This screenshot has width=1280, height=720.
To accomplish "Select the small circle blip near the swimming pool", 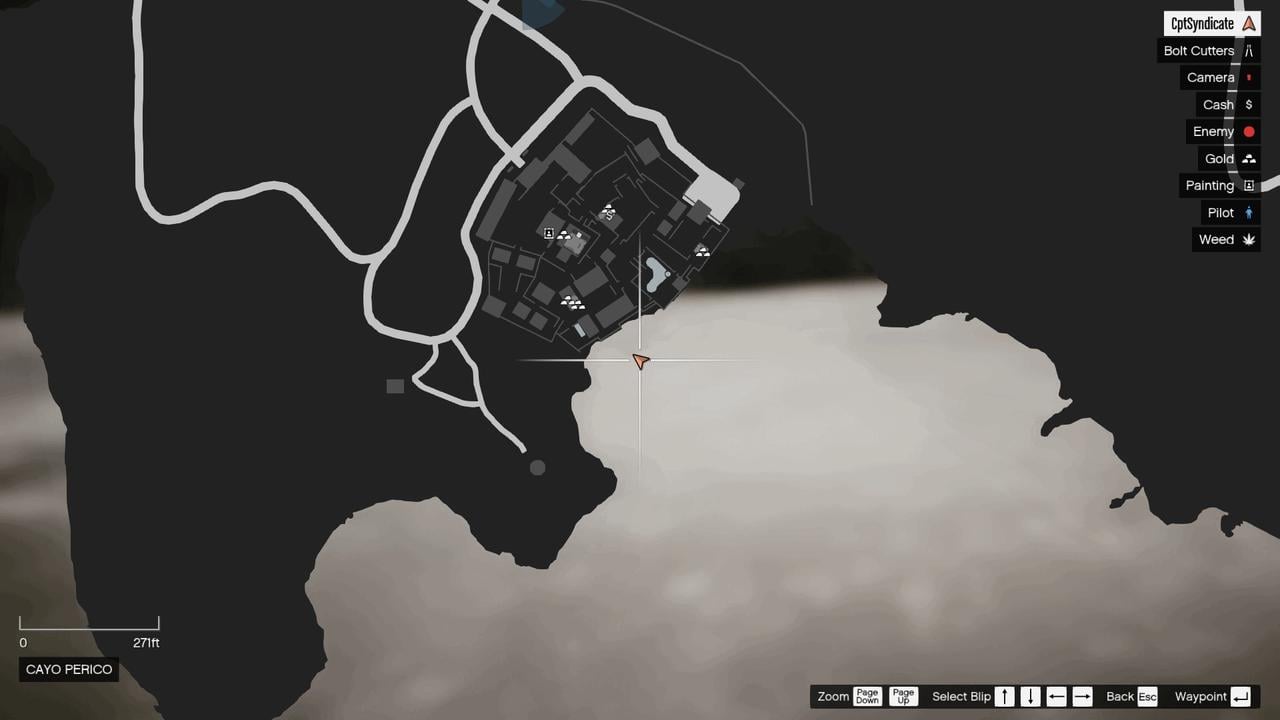I will click(668, 274).
